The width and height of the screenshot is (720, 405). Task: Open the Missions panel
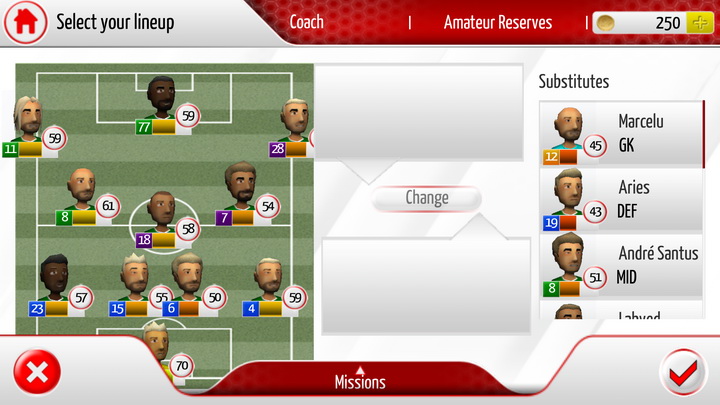click(360, 380)
